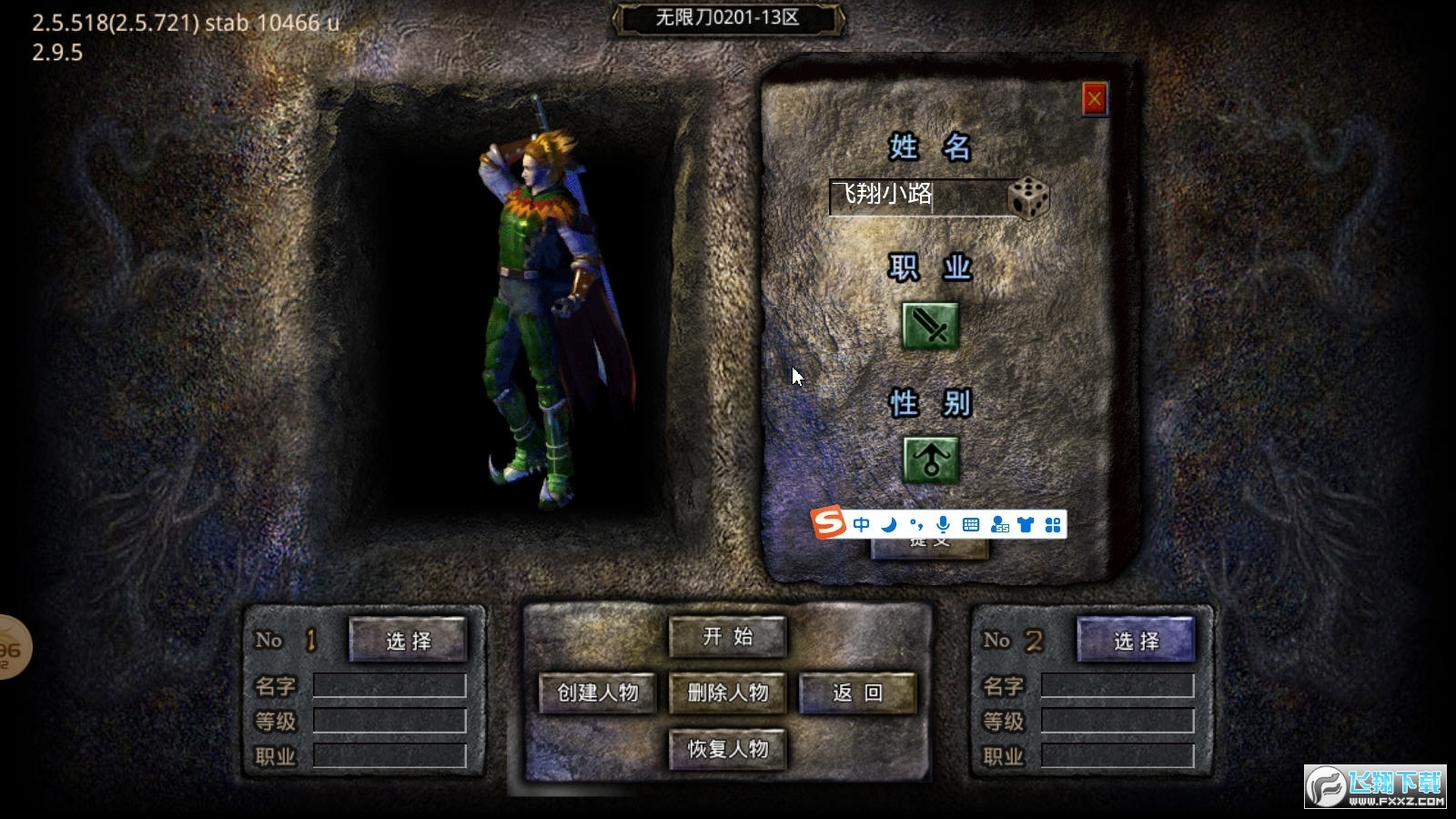Select character slot No 1
The image size is (1456, 819).
pos(408,640)
